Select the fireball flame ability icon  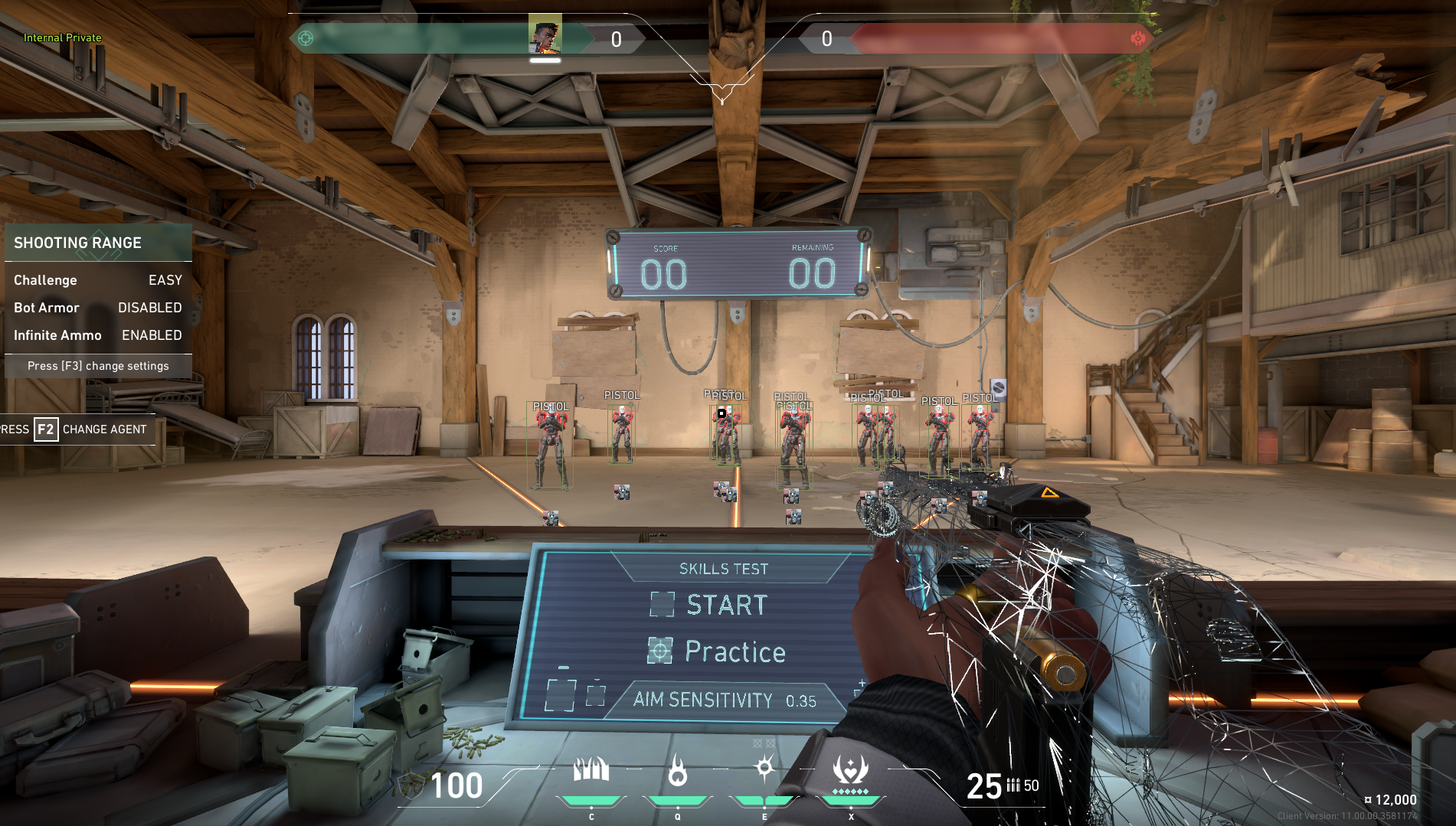coord(677,770)
